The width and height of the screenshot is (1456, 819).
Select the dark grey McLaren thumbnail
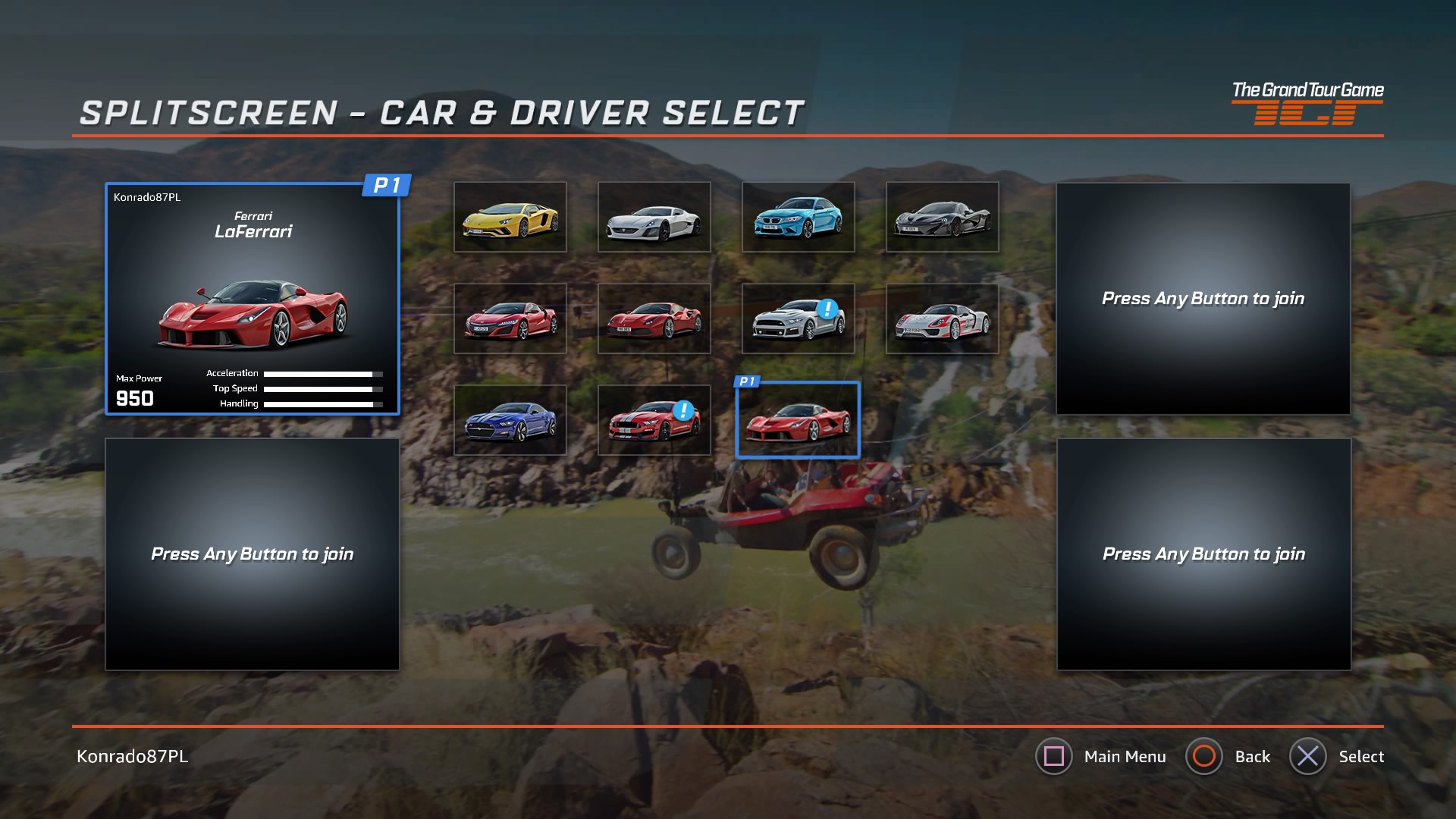942,217
